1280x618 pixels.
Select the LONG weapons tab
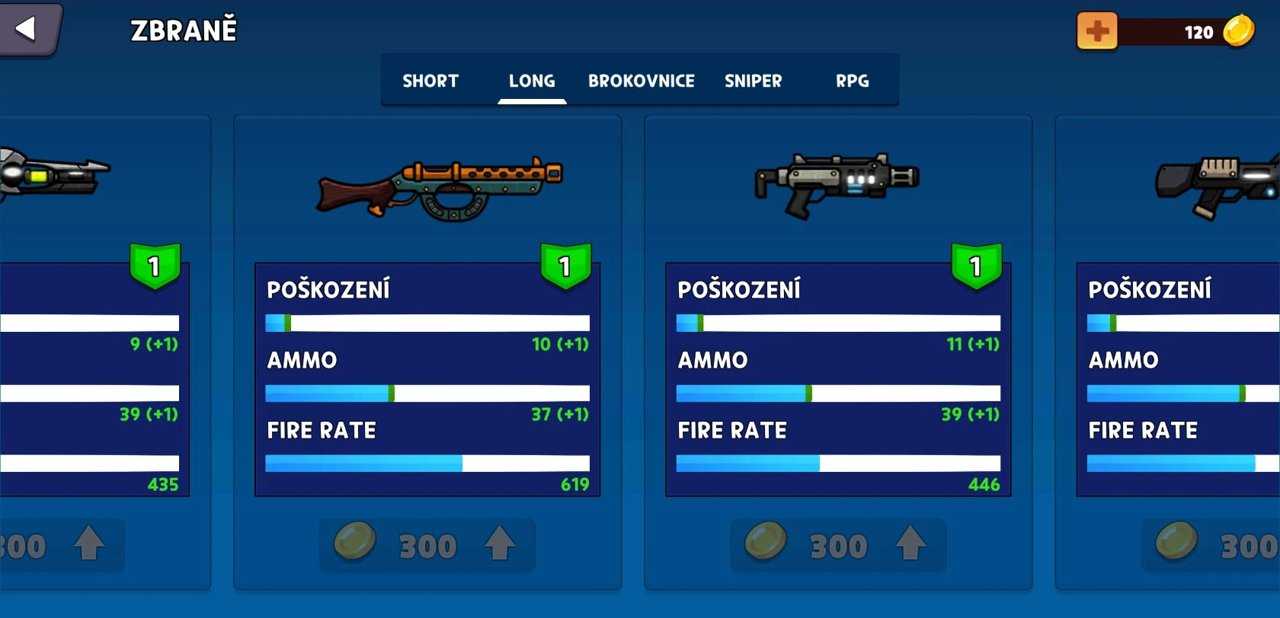tap(531, 81)
